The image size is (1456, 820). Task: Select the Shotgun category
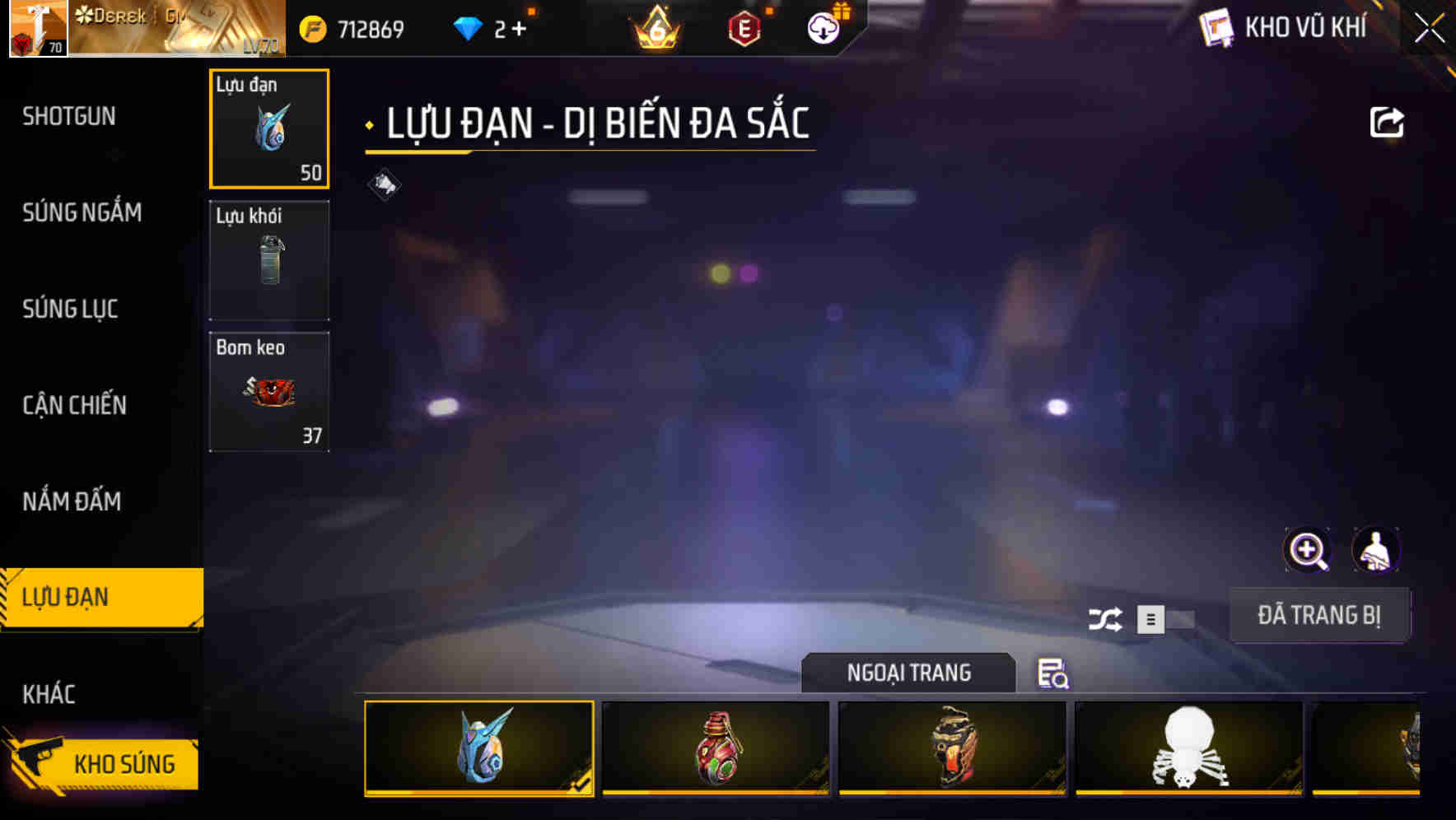(69, 116)
